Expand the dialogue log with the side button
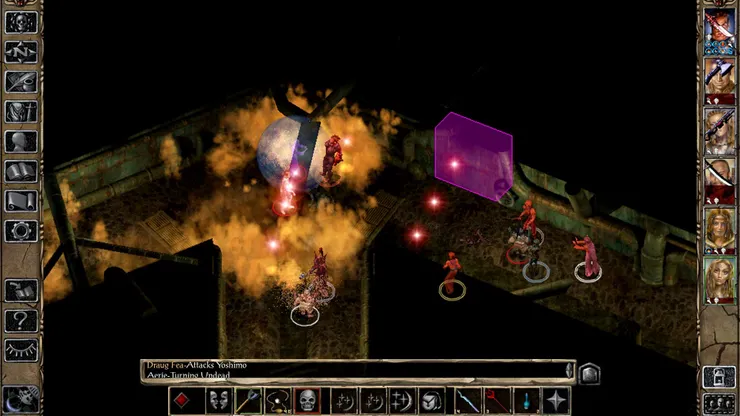The image size is (740, 416). click(590, 372)
